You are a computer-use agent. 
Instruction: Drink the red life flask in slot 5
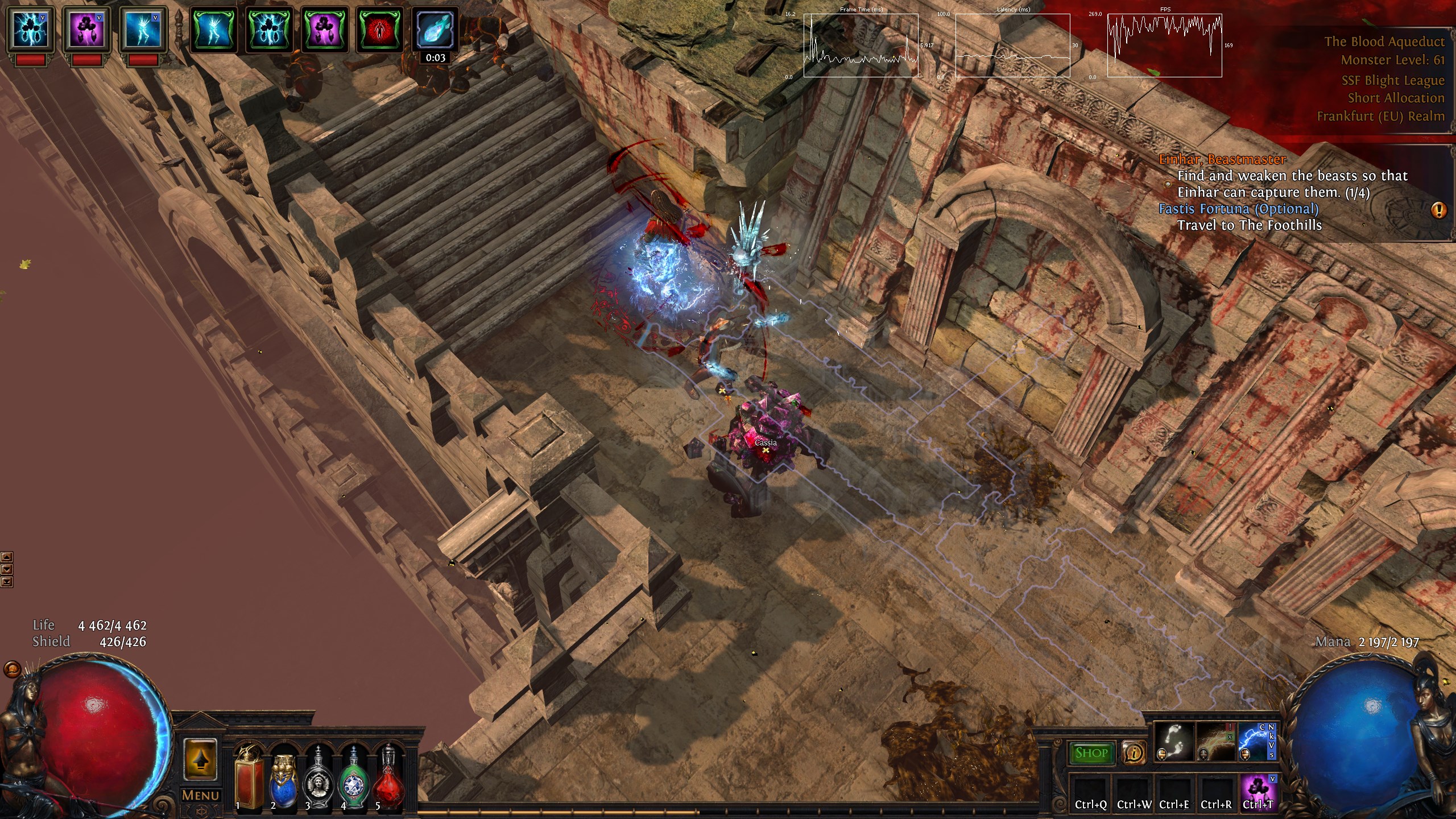(x=388, y=780)
